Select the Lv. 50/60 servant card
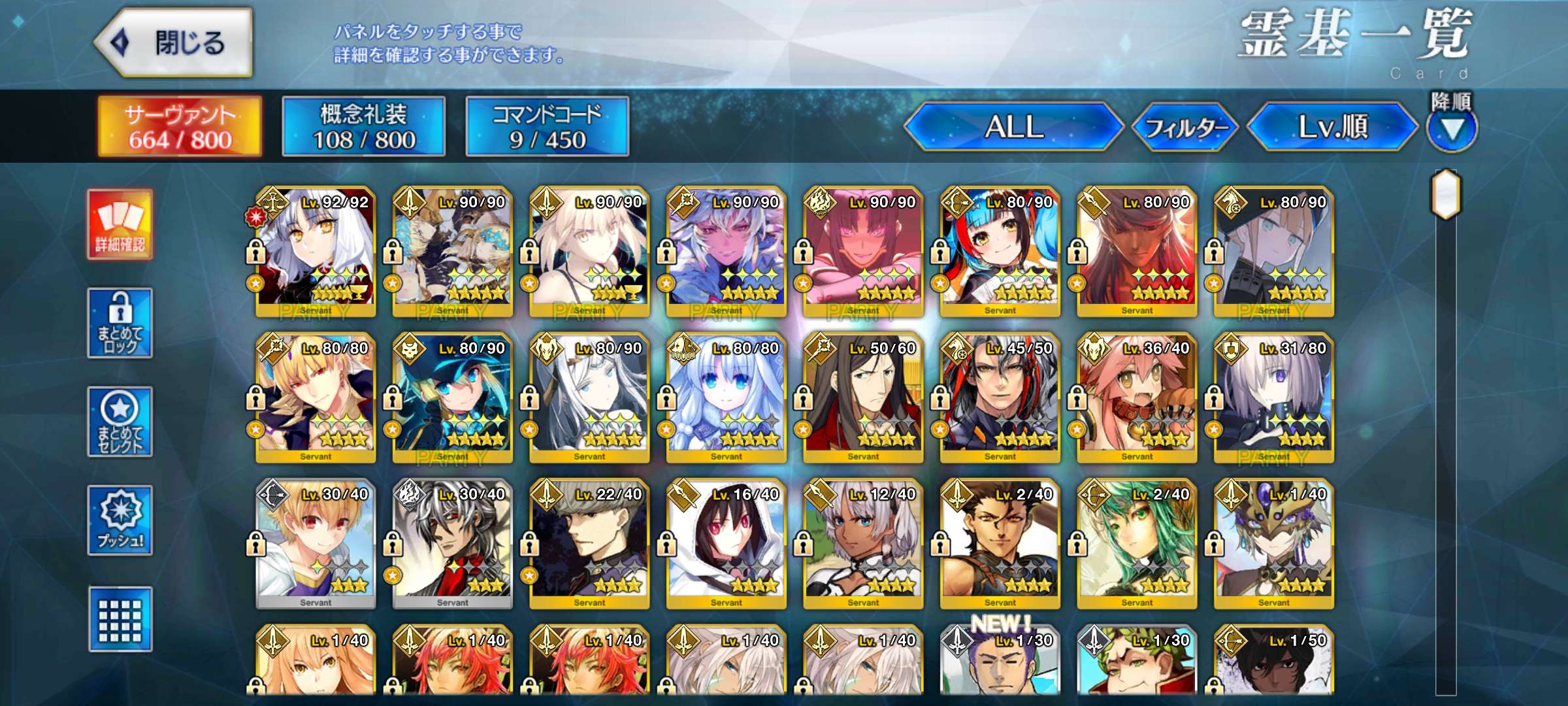1568x706 pixels. (863, 397)
